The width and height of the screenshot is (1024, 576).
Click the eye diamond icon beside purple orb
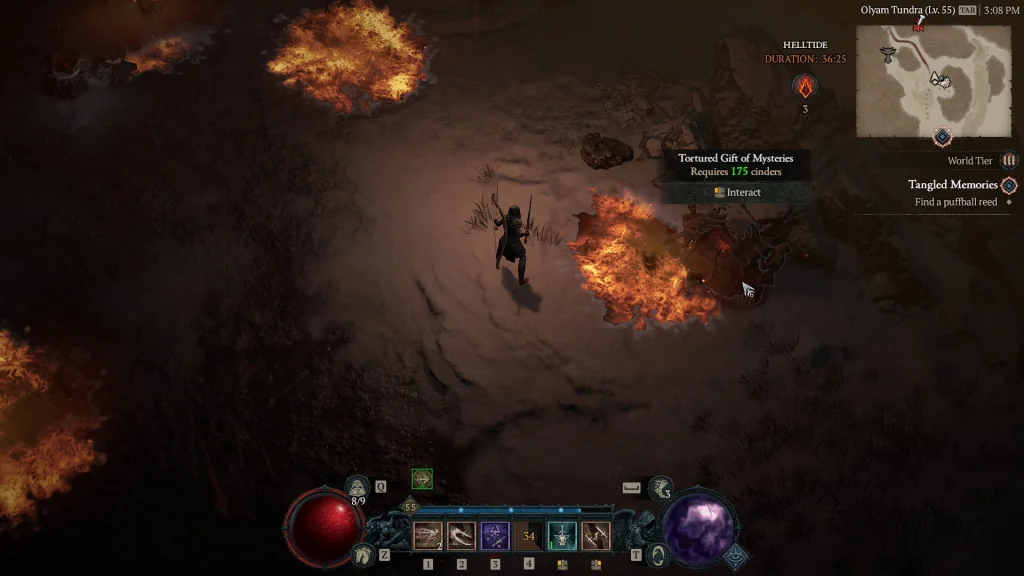[737, 556]
